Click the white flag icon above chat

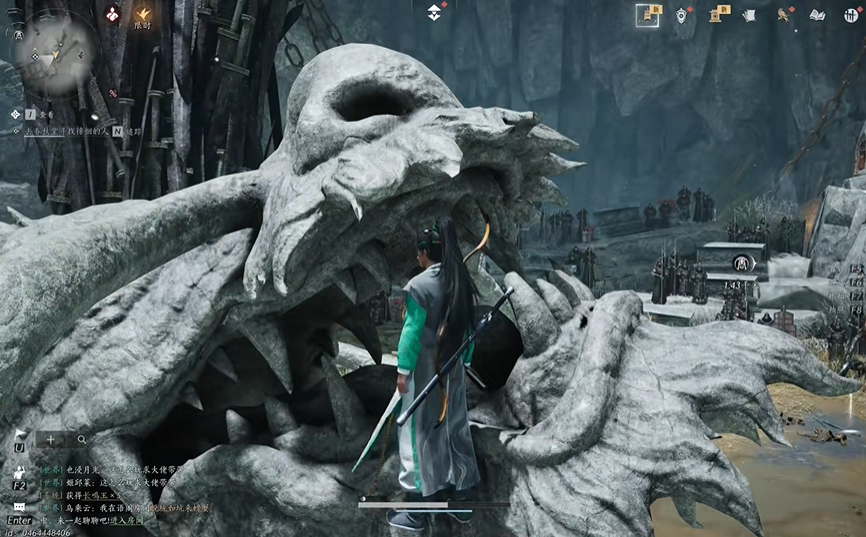[20, 436]
